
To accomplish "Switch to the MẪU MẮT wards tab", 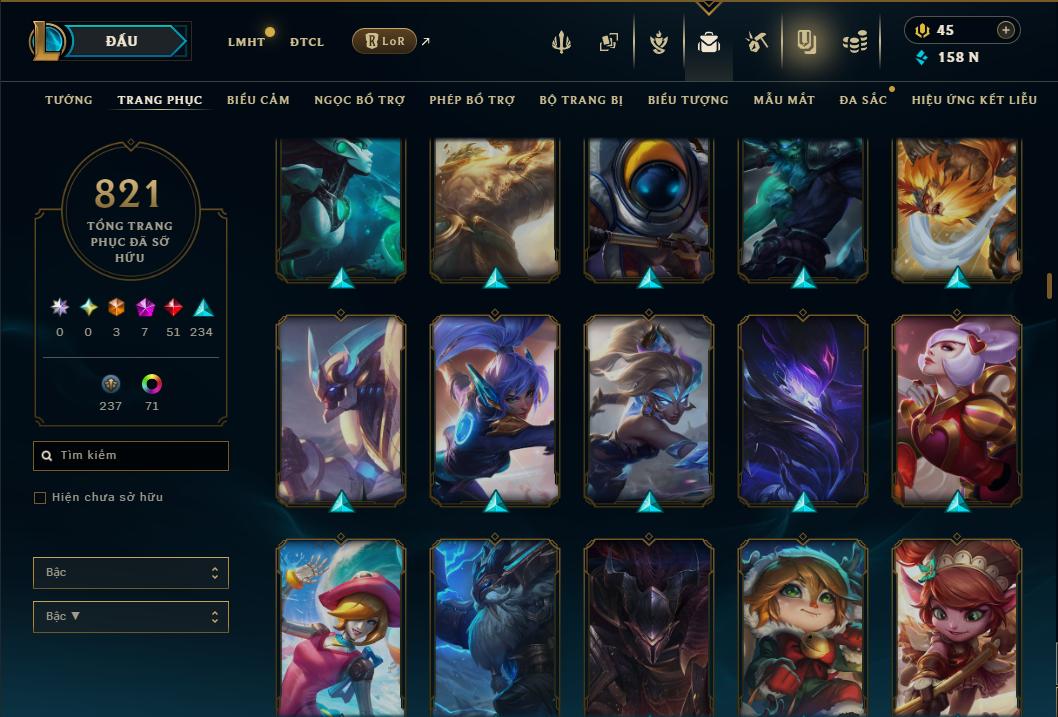I will point(784,100).
